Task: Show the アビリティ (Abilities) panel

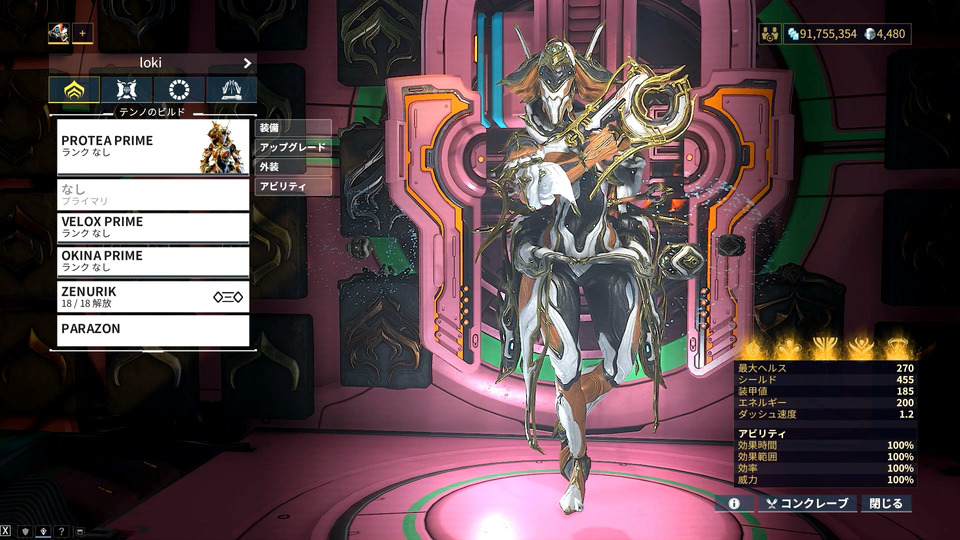Action: click(x=292, y=186)
